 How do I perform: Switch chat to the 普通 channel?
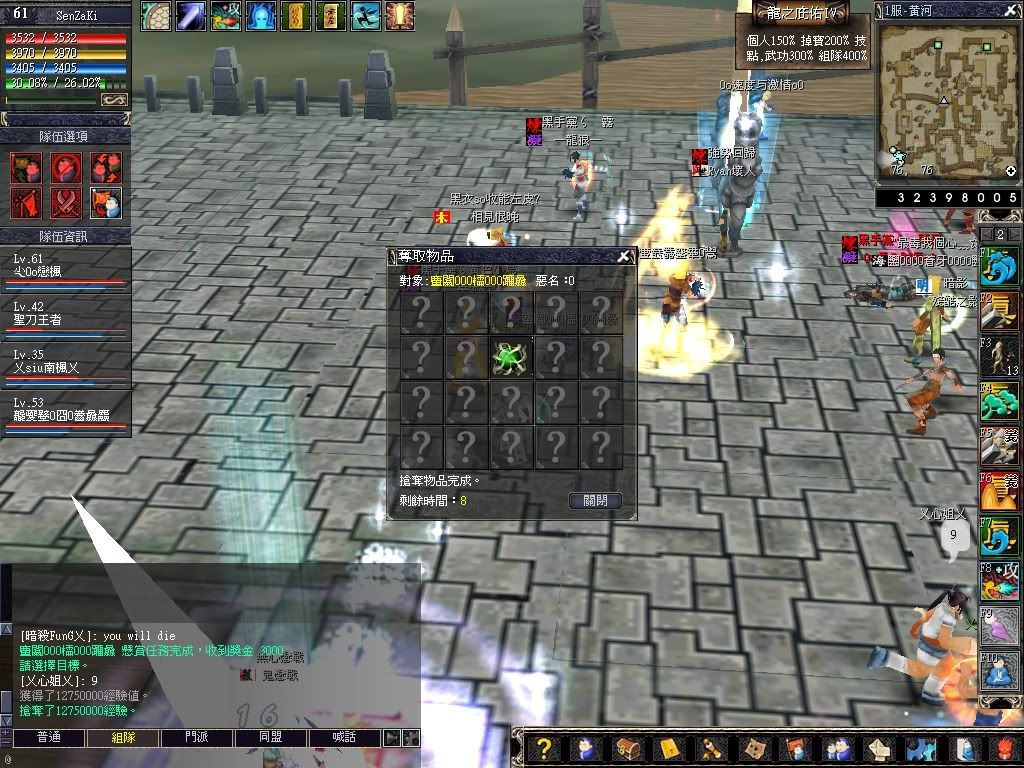(49, 737)
